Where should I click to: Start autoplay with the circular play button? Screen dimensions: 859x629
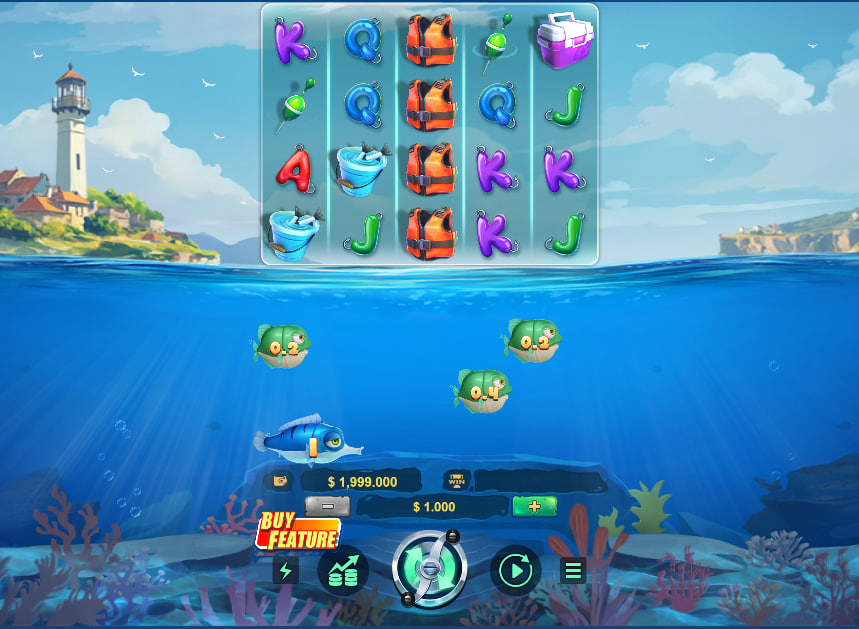click(516, 571)
